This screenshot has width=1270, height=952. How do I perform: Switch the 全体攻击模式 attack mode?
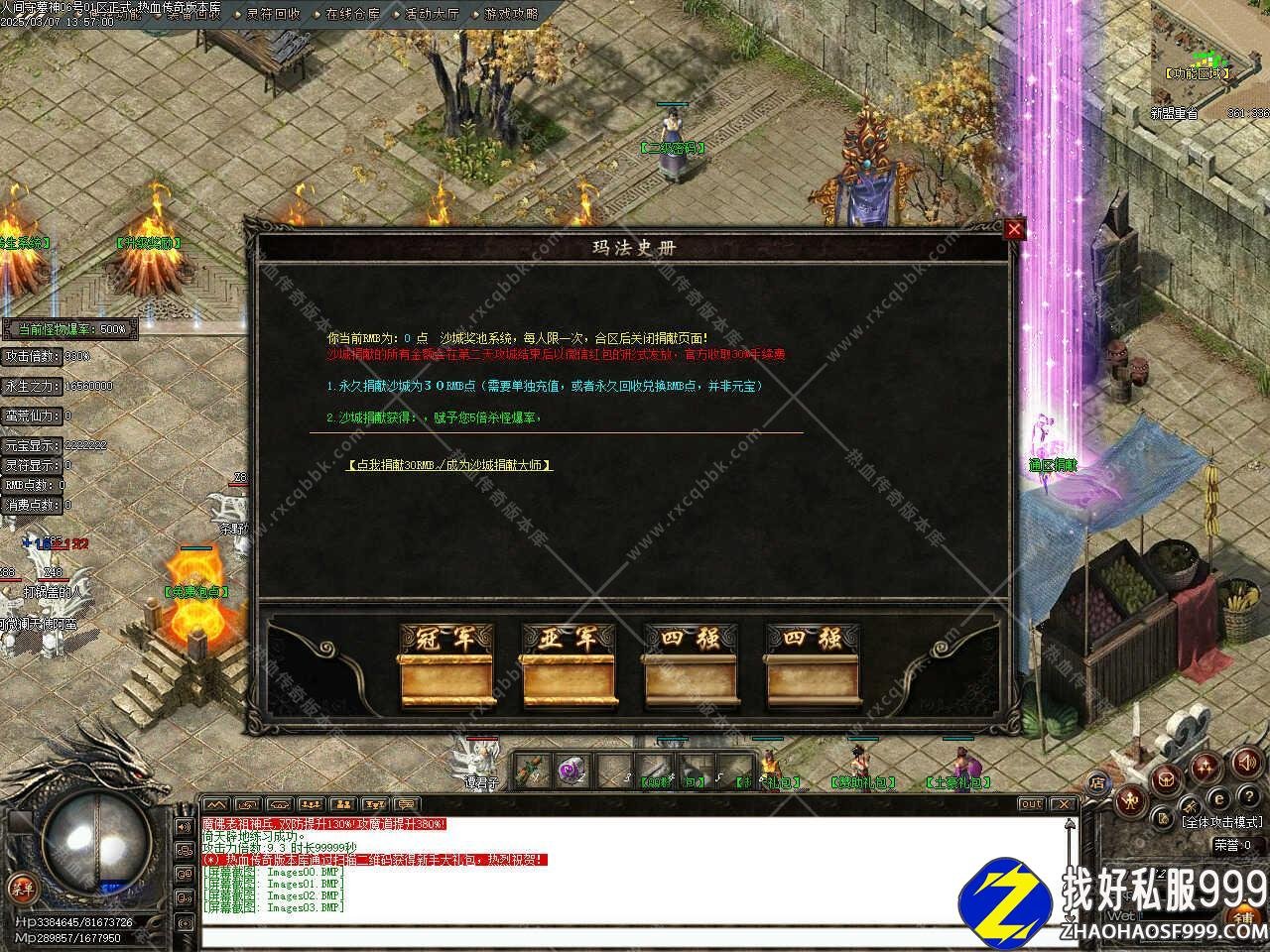pos(1222,822)
